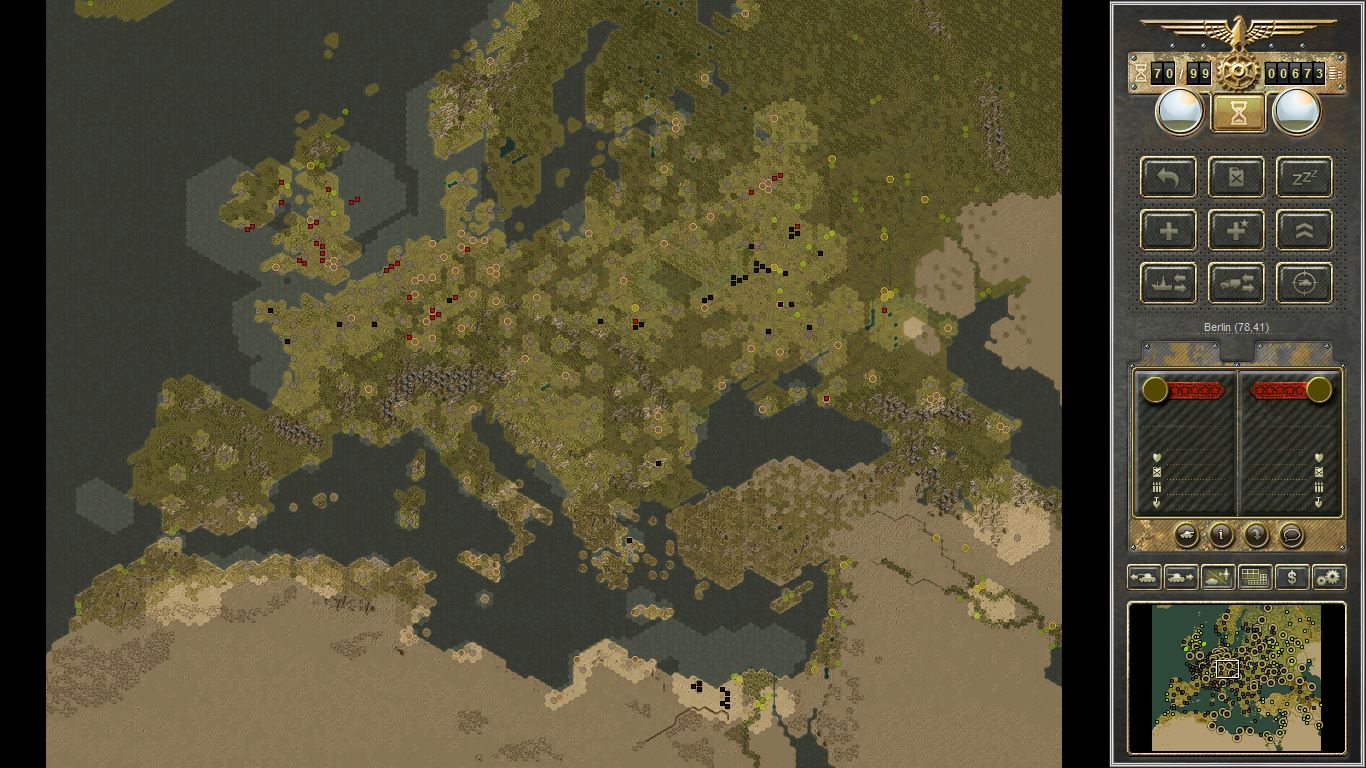1366x768 pixels.
Task: Mount unit in land transport
Action: coord(1236,282)
